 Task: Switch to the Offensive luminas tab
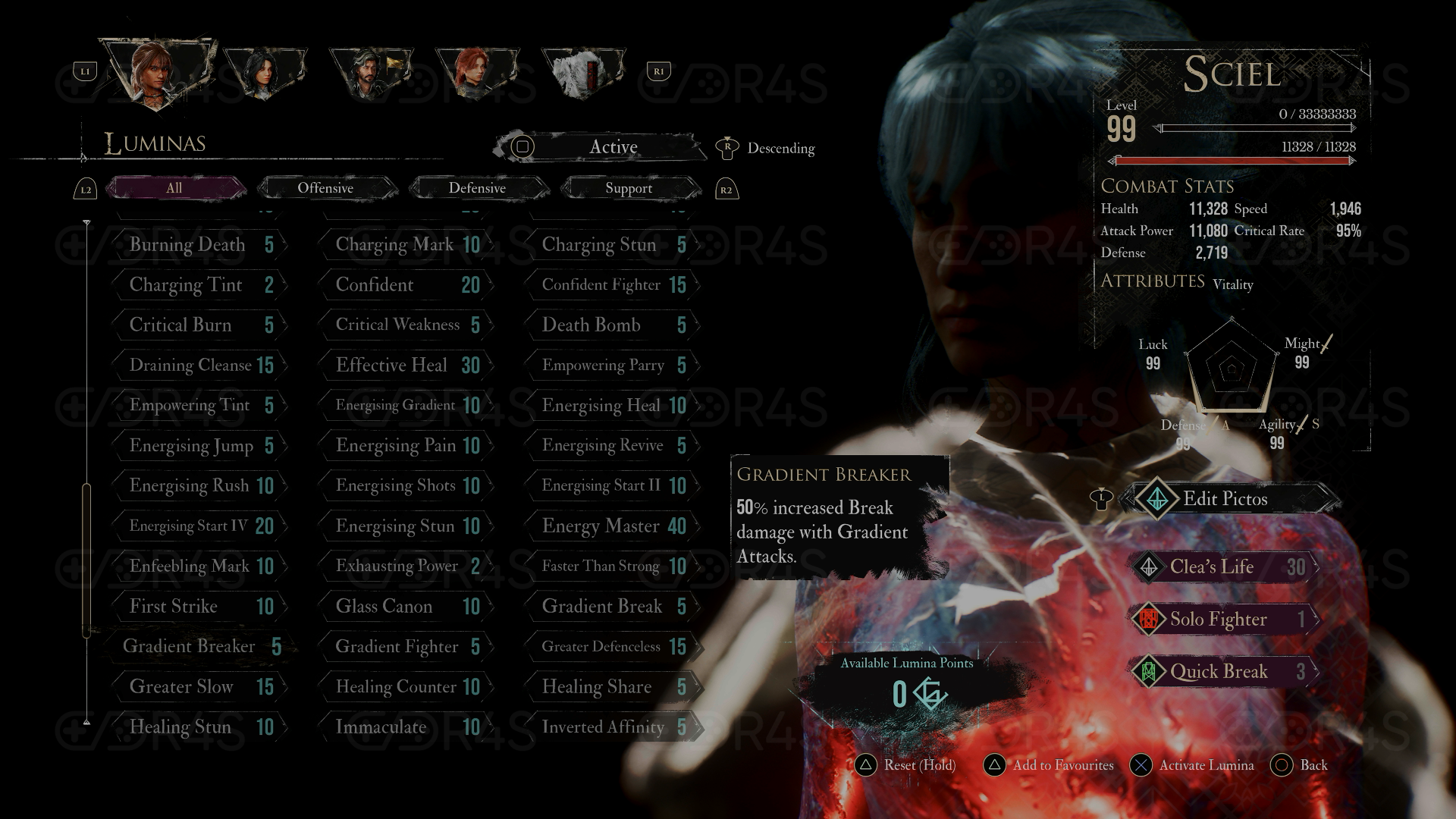[x=325, y=188]
